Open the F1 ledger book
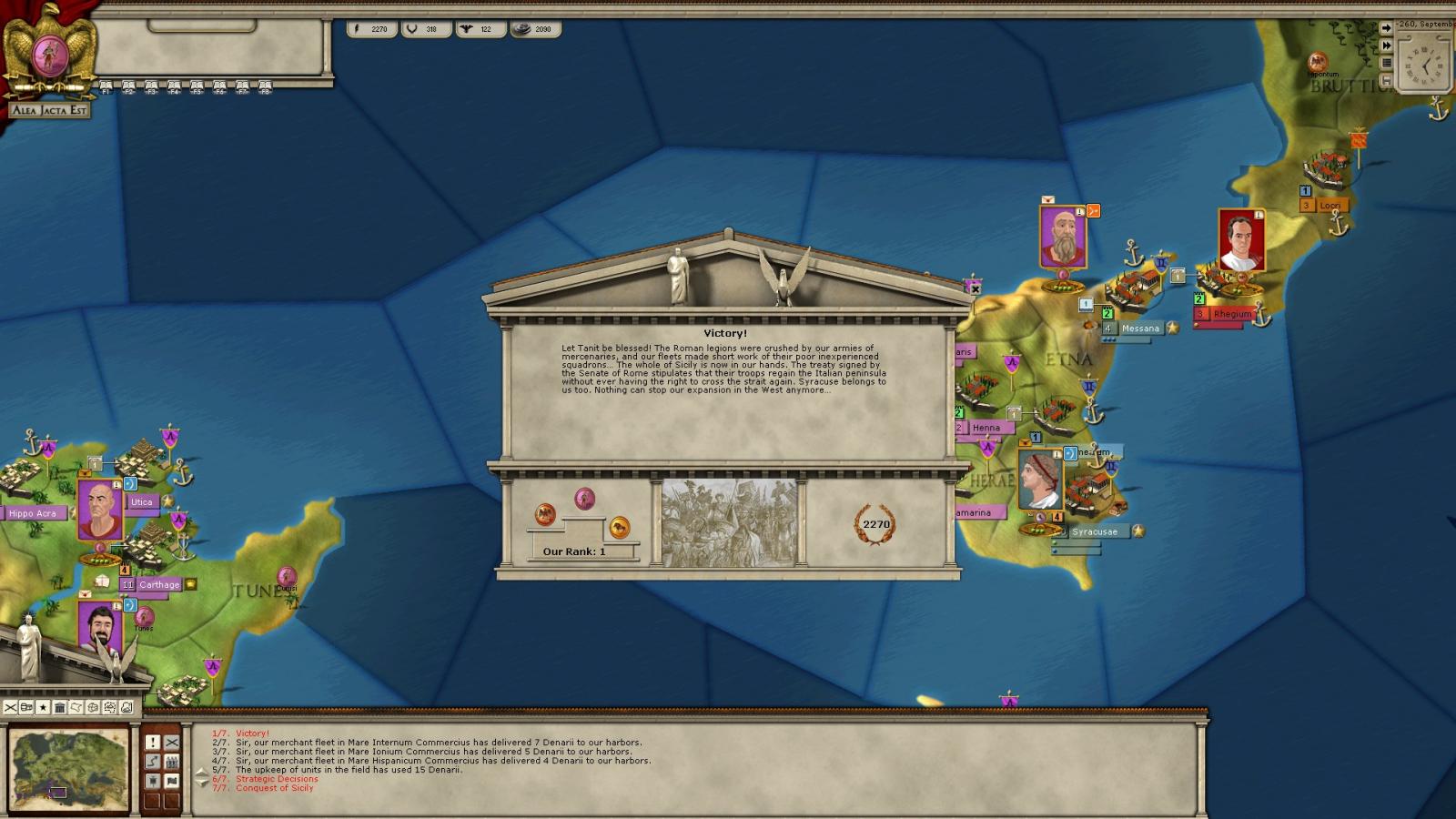1456x819 pixels. [x=106, y=87]
